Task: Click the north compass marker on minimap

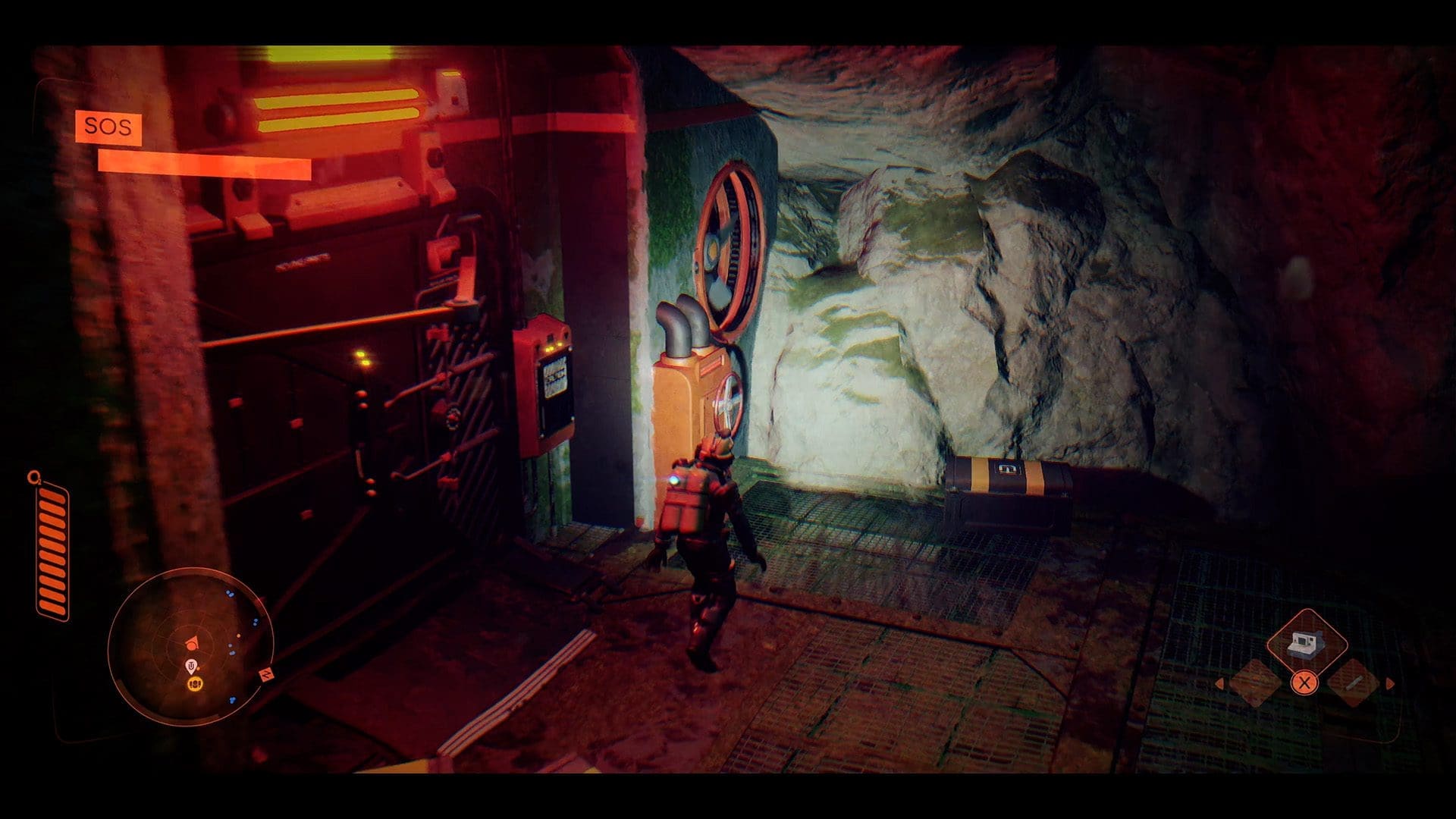Action: 268,674
